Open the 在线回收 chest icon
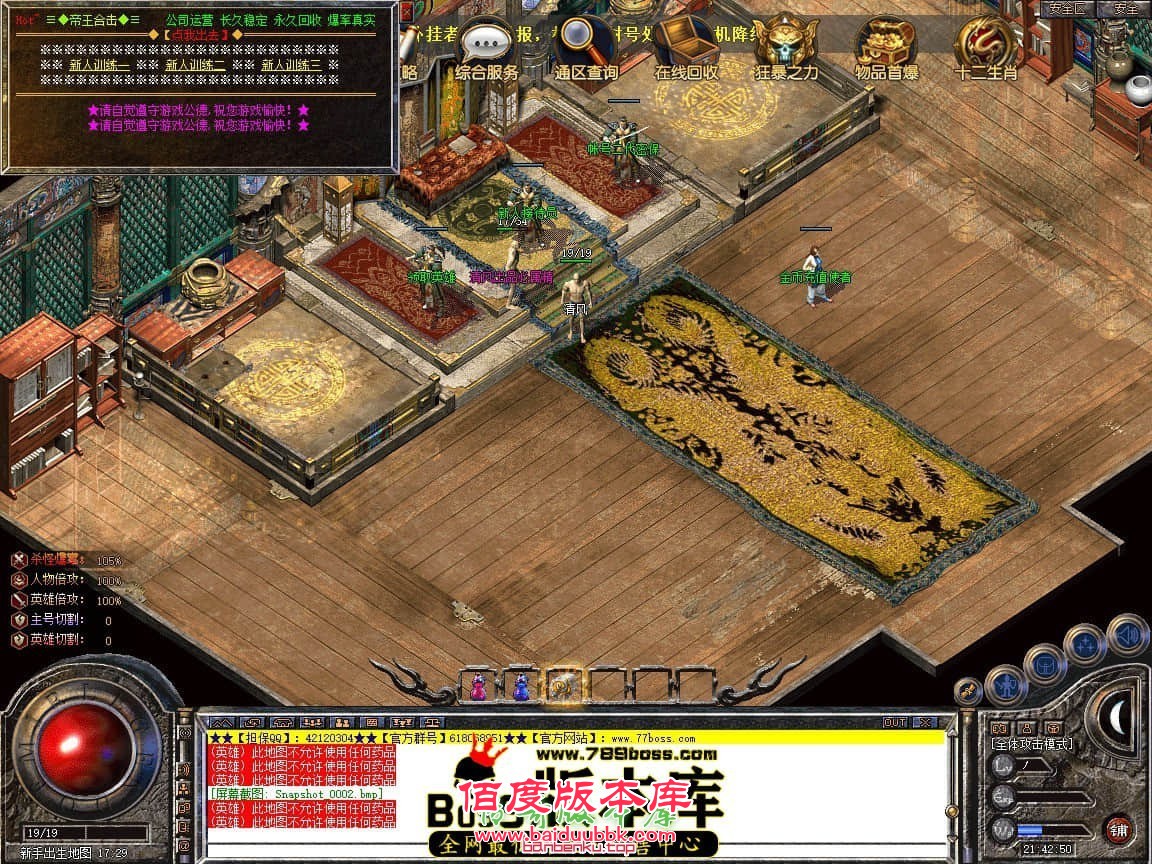Screen dimensions: 1152x864 click(x=686, y=45)
